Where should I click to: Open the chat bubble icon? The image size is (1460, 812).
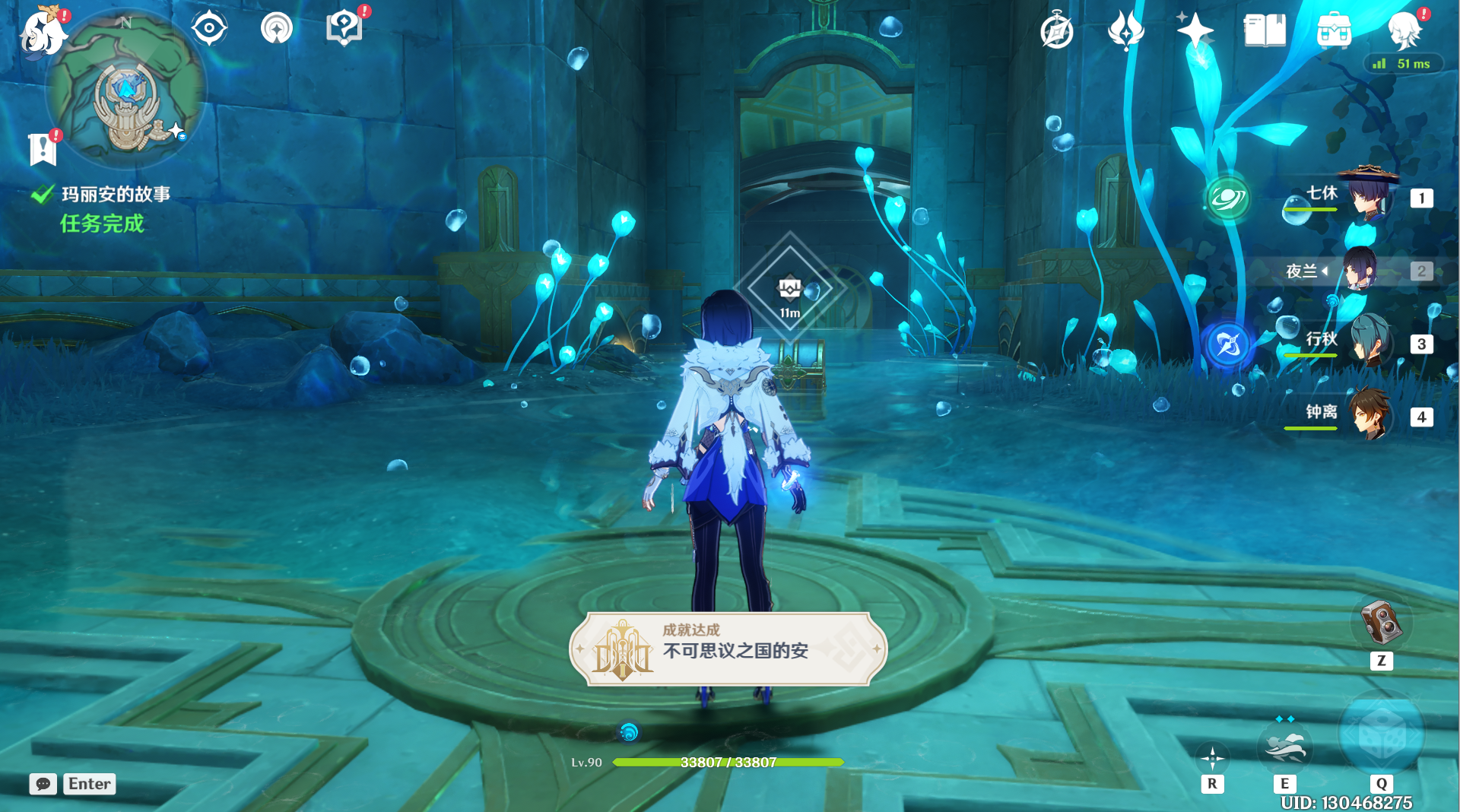pyautogui.click(x=43, y=784)
